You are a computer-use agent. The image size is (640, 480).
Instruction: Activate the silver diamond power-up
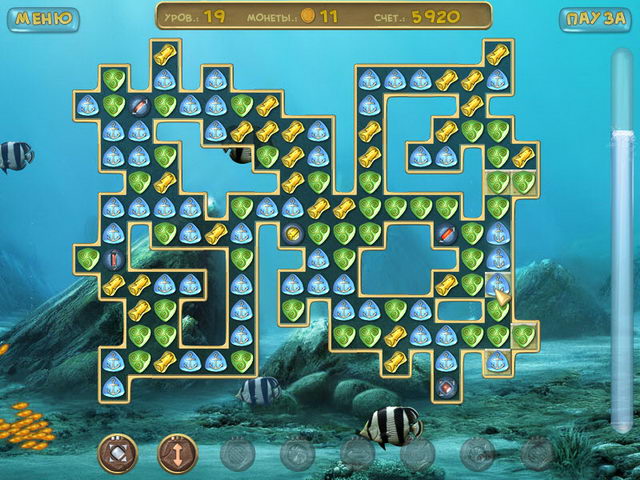117,453
